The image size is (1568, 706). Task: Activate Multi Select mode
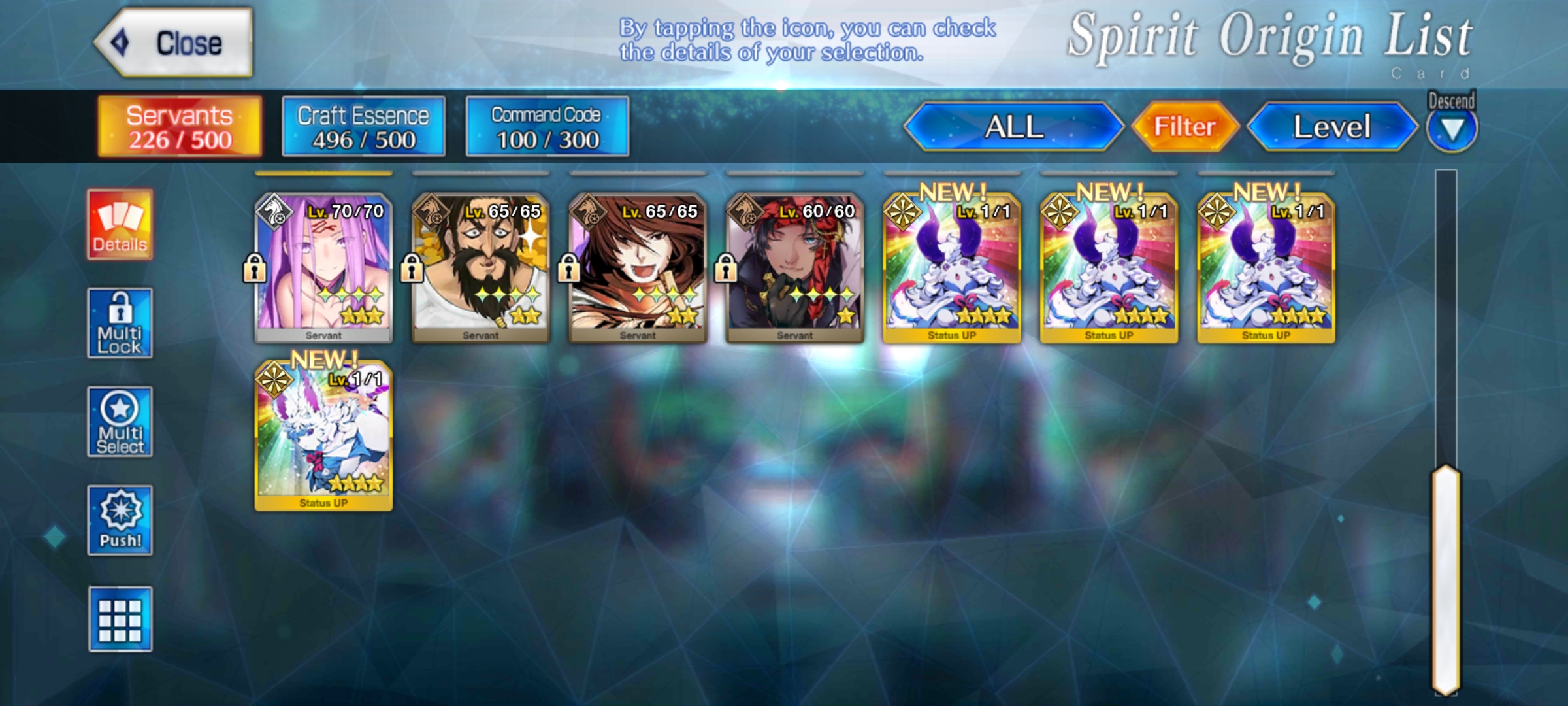(x=120, y=422)
